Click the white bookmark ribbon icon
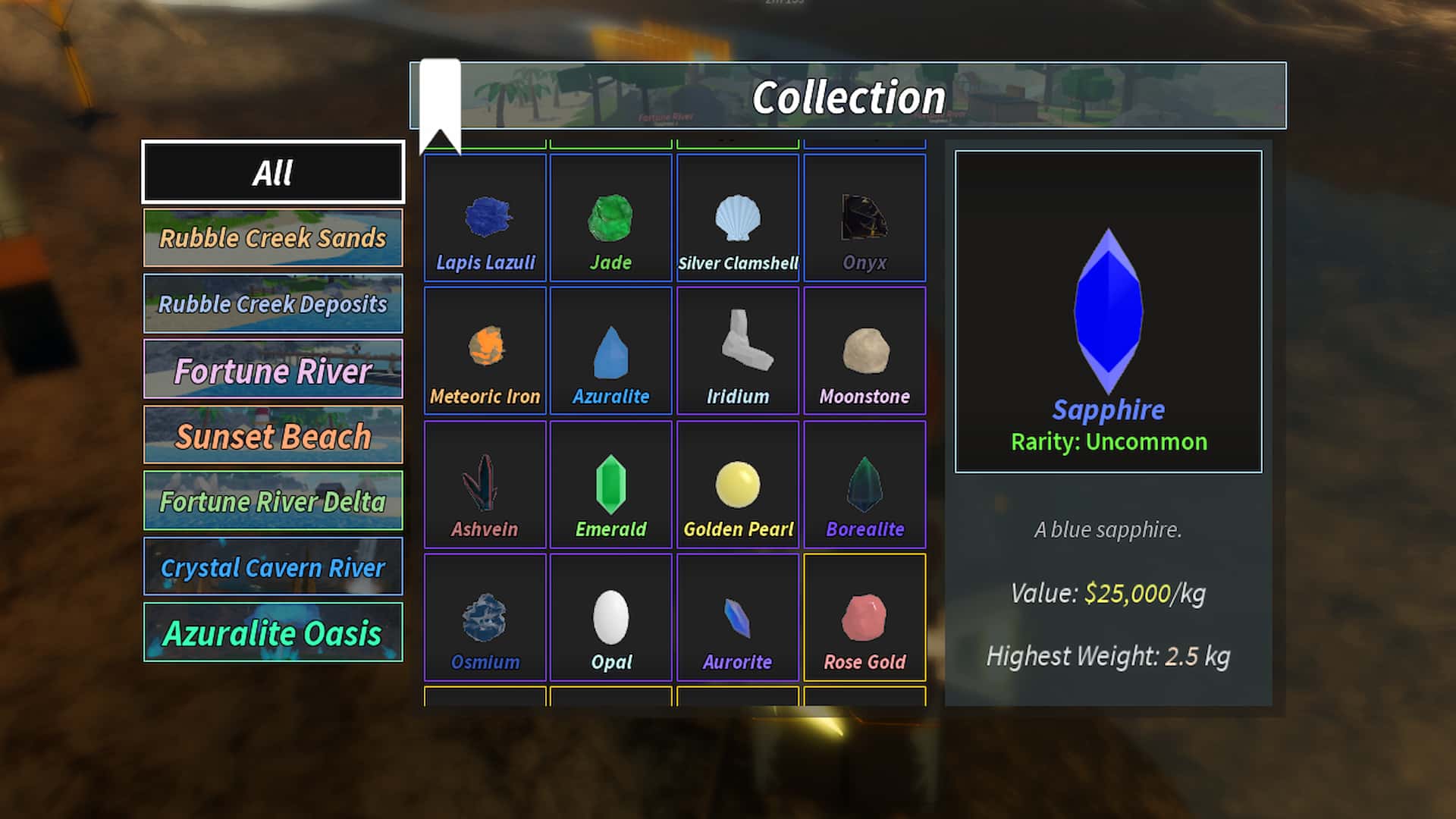Viewport: 1456px width, 819px height. pyautogui.click(x=441, y=102)
